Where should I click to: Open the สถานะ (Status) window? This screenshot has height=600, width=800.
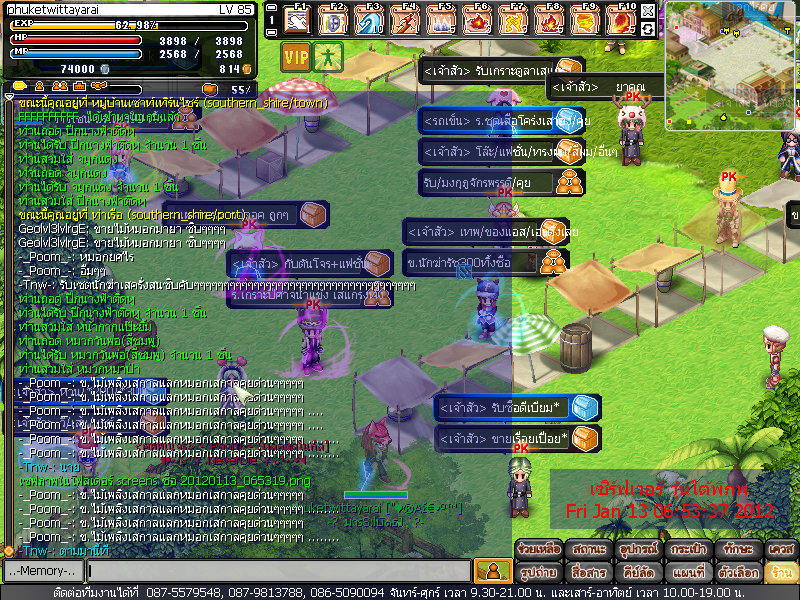pyautogui.click(x=587, y=549)
